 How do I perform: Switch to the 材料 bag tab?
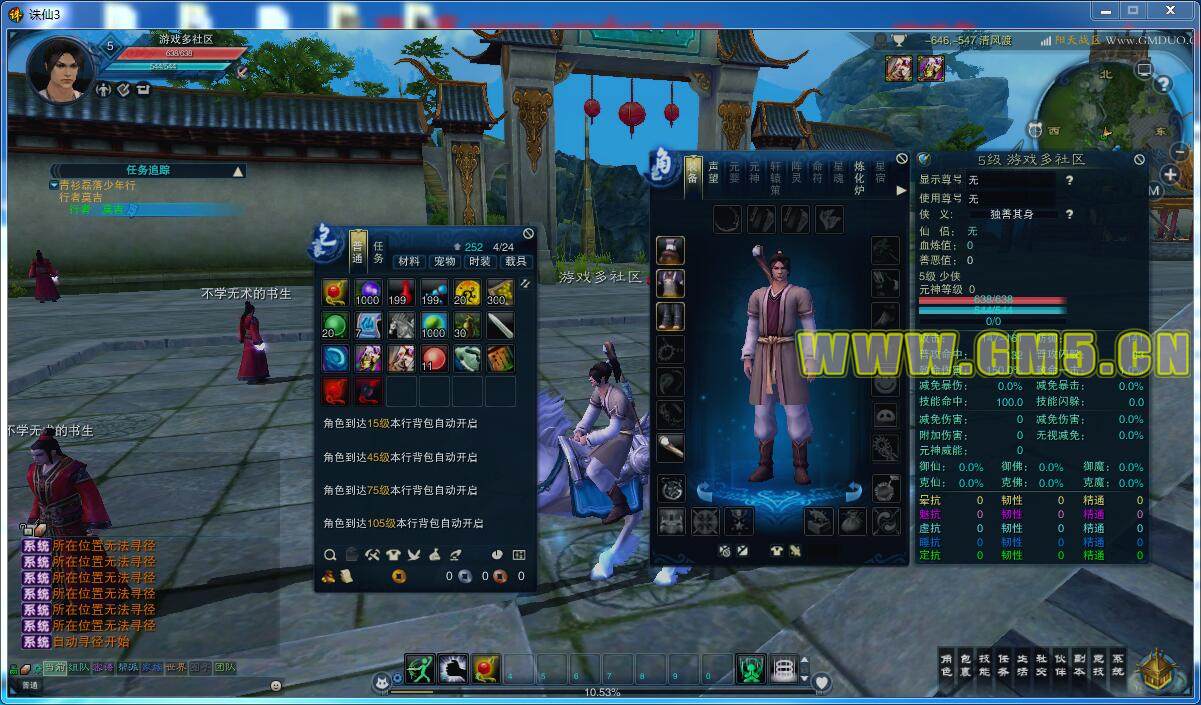pyautogui.click(x=408, y=262)
